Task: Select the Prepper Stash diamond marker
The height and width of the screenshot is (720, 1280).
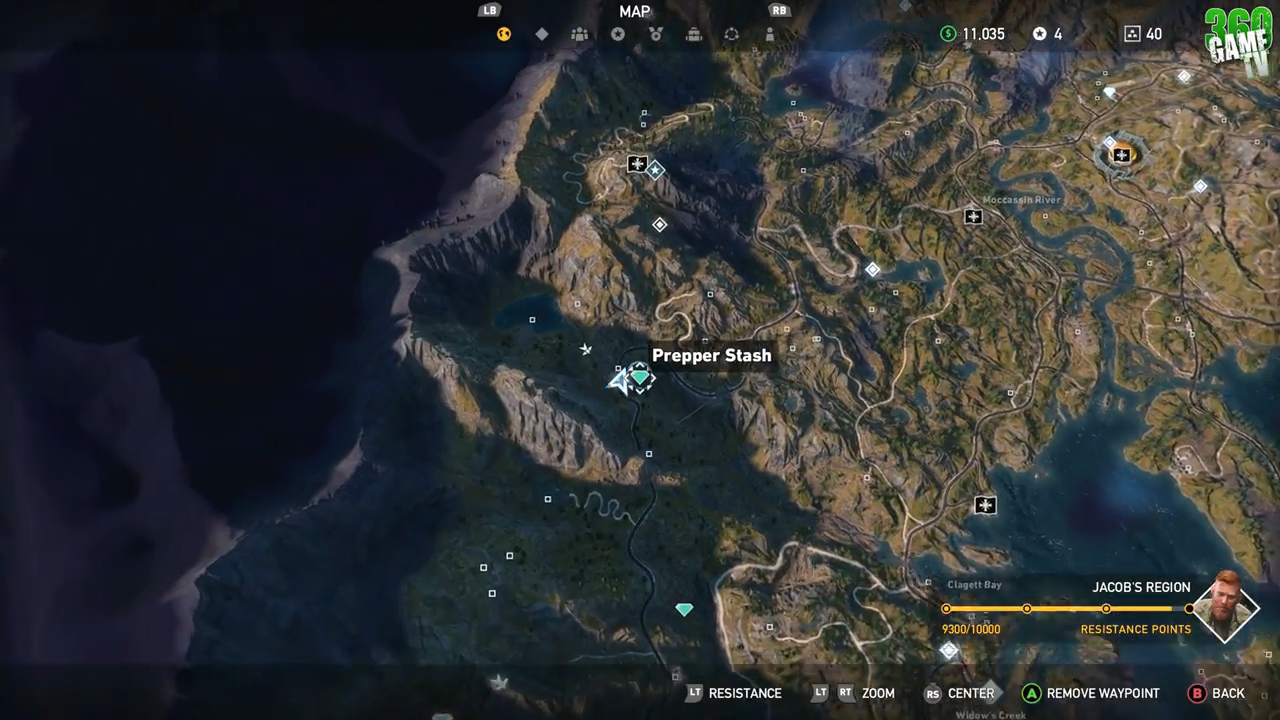Action: tap(638, 377)
